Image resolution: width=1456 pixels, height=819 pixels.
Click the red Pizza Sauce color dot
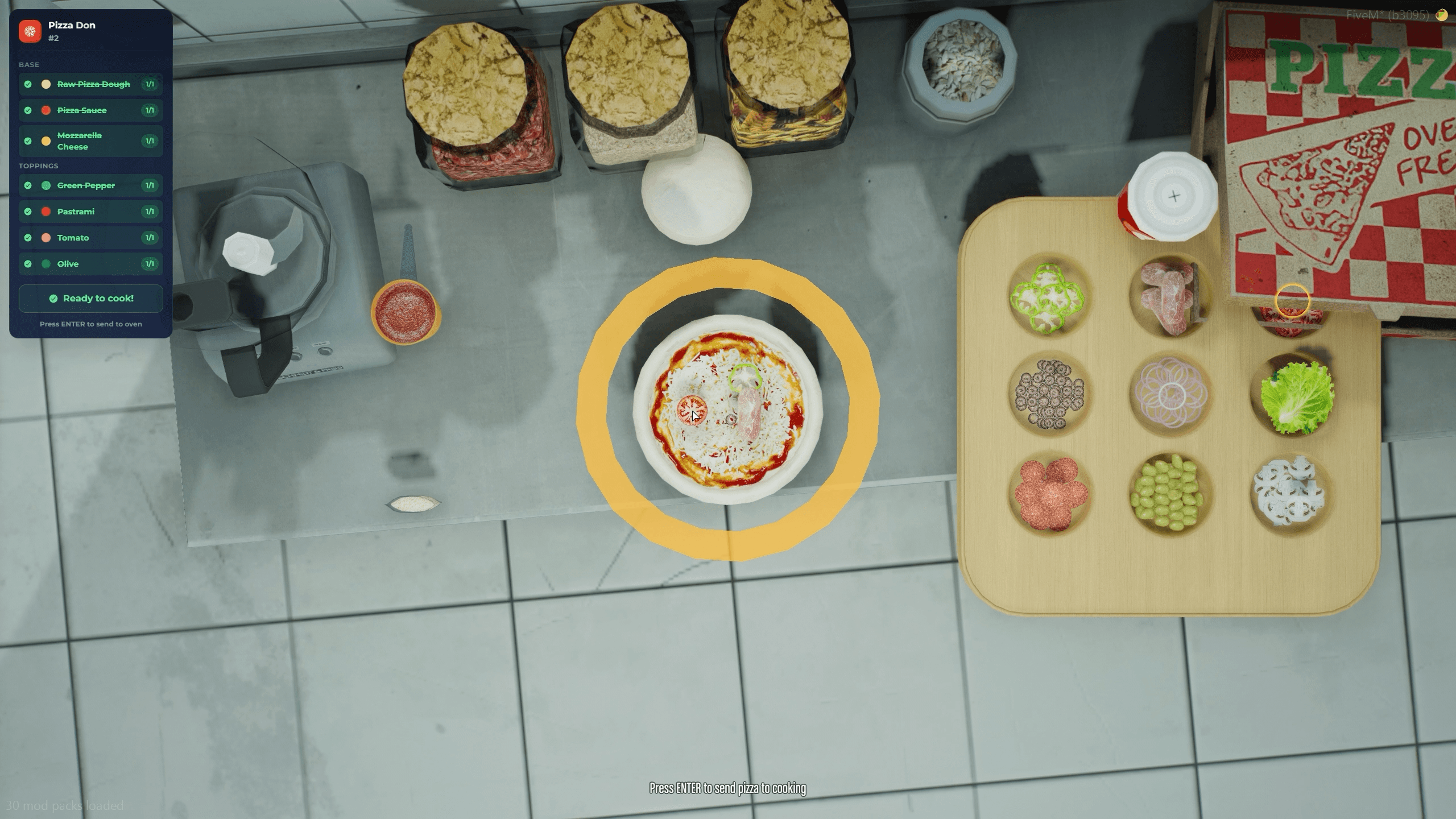(x=45, y=110)
